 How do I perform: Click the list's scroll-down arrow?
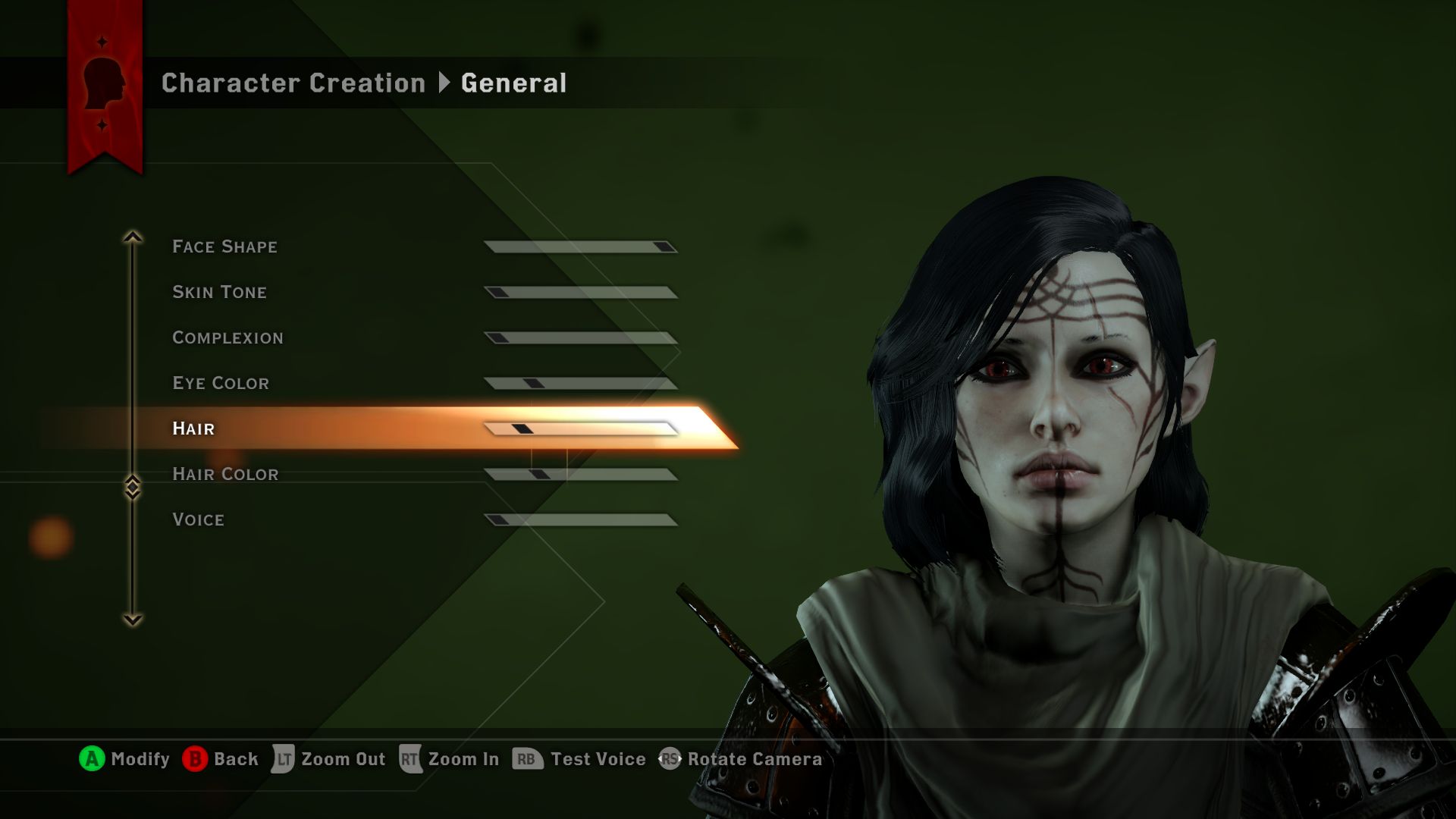(x=133, y=620)
